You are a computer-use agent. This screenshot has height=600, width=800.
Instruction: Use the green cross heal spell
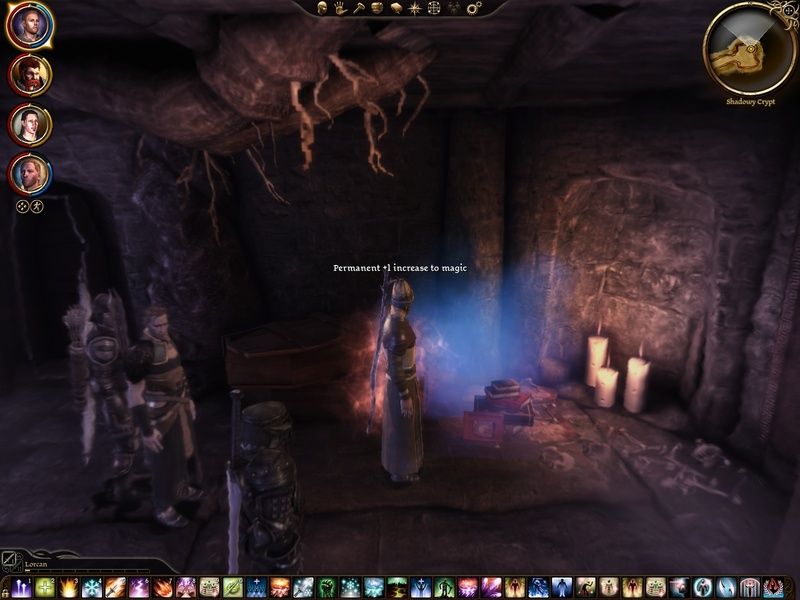pos(45,588)
